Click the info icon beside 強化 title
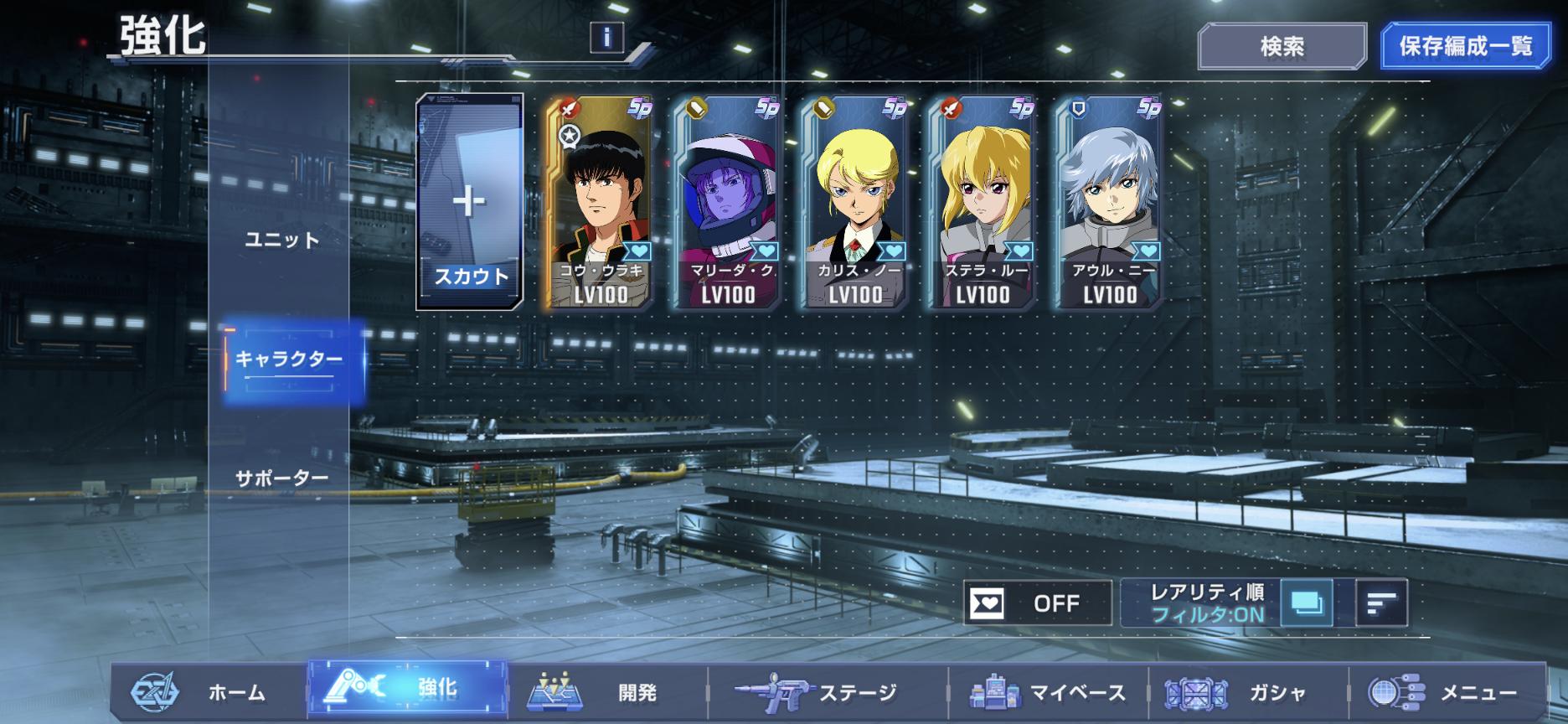The height and width of the screenshot is (724, 1568). pos(606,38)
